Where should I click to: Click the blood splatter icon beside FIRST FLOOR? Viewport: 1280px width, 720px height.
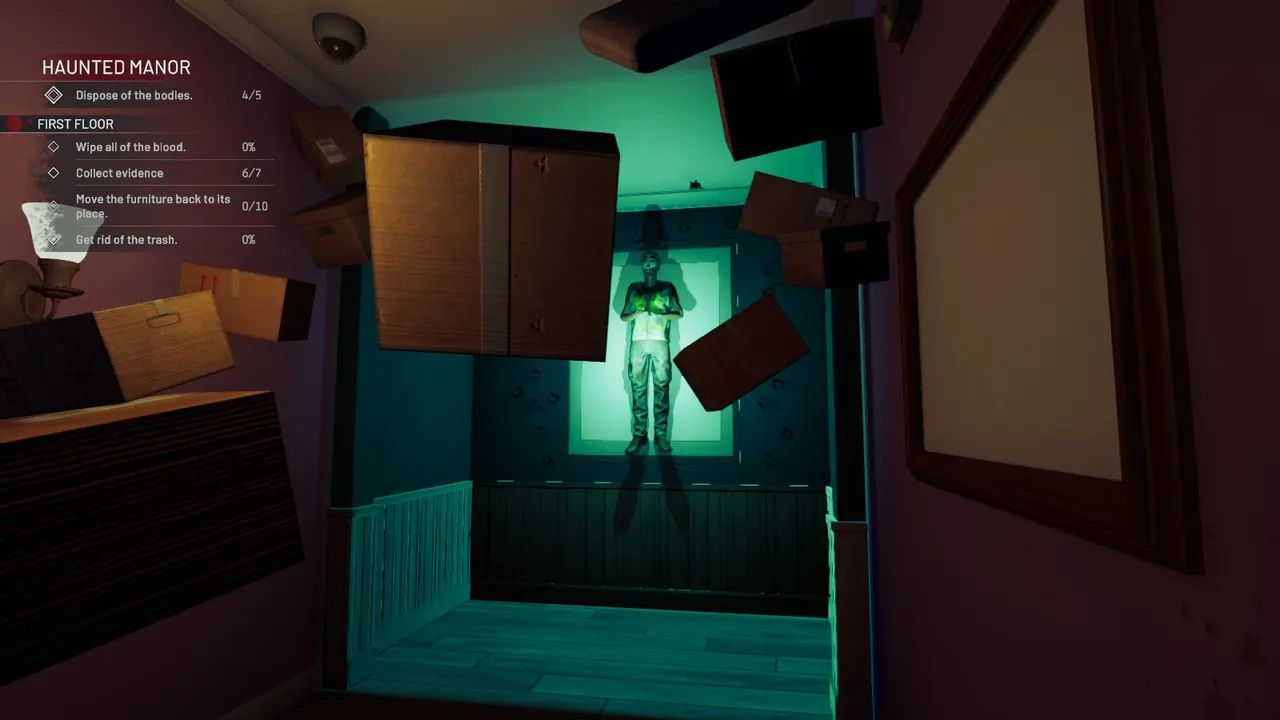point(14,124)
